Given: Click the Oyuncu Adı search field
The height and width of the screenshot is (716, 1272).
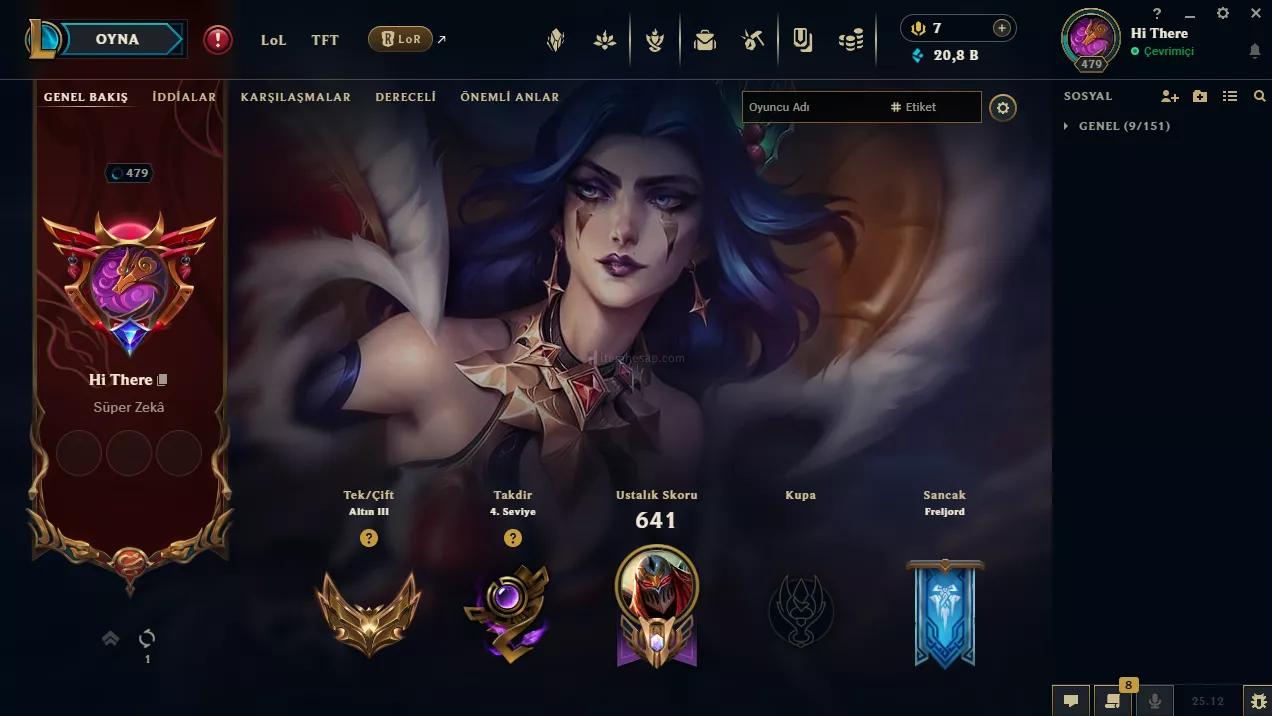Looking at the screenshot, I should coord(810,107).
